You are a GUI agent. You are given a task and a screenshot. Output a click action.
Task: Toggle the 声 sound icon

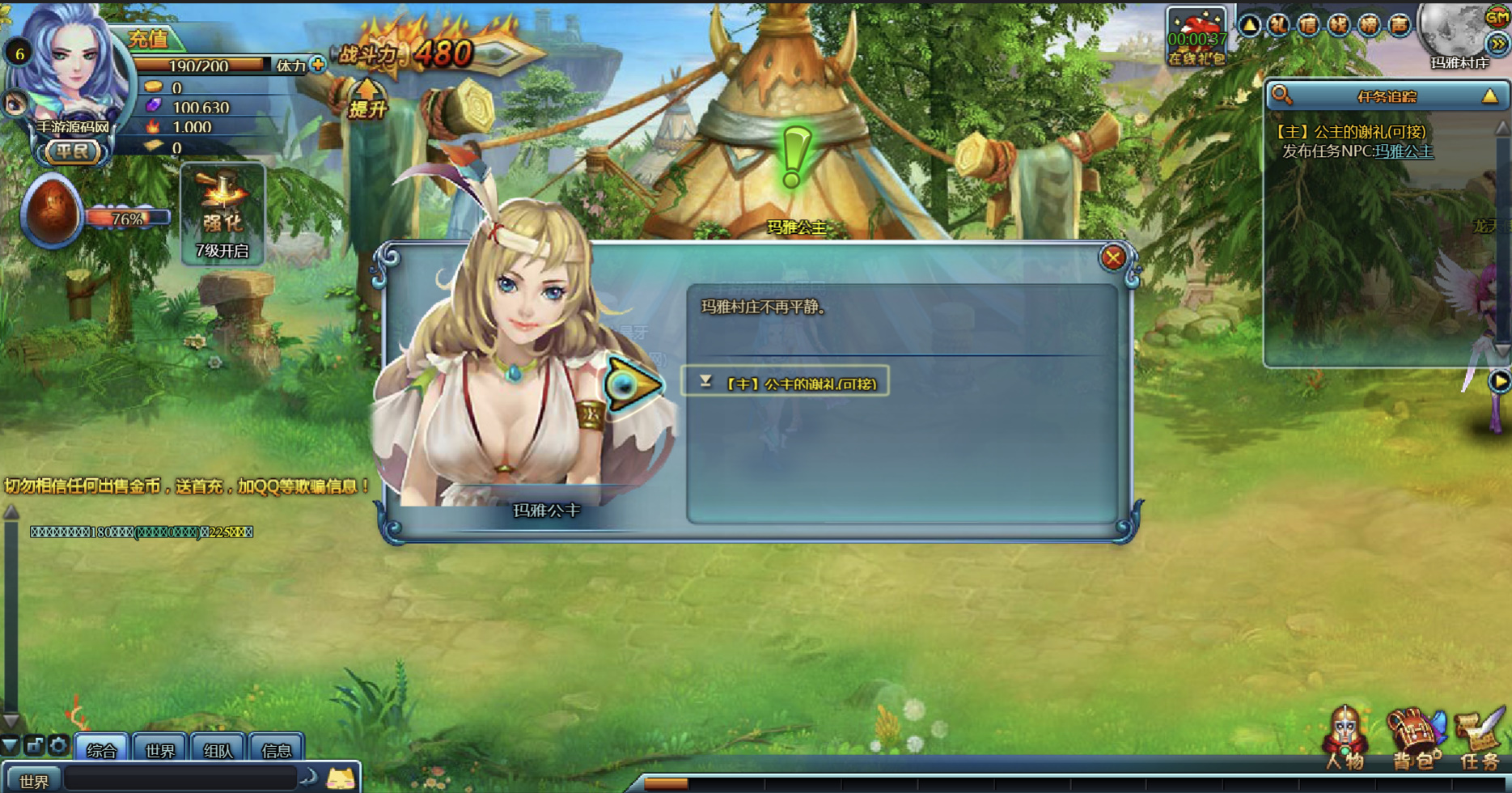[x=1399, y=25]
